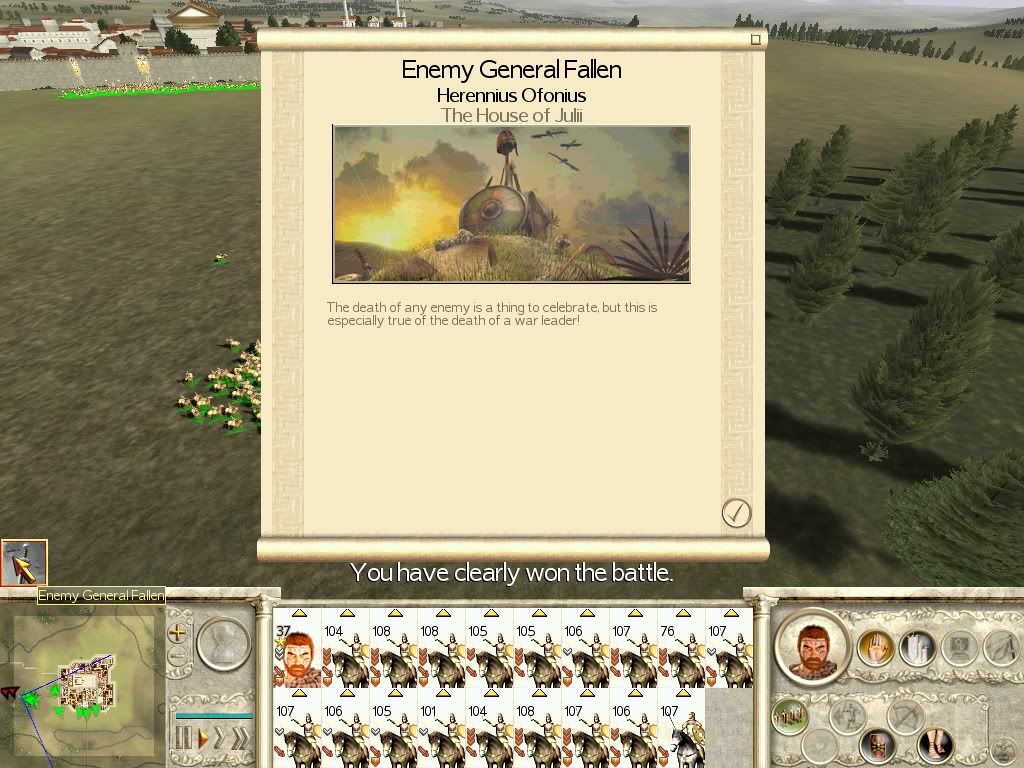Image resolution: width=1024 pixels, height=768 pixels.
Task: Toggle the guard mode armor icon
Action: tap(878, 744)
